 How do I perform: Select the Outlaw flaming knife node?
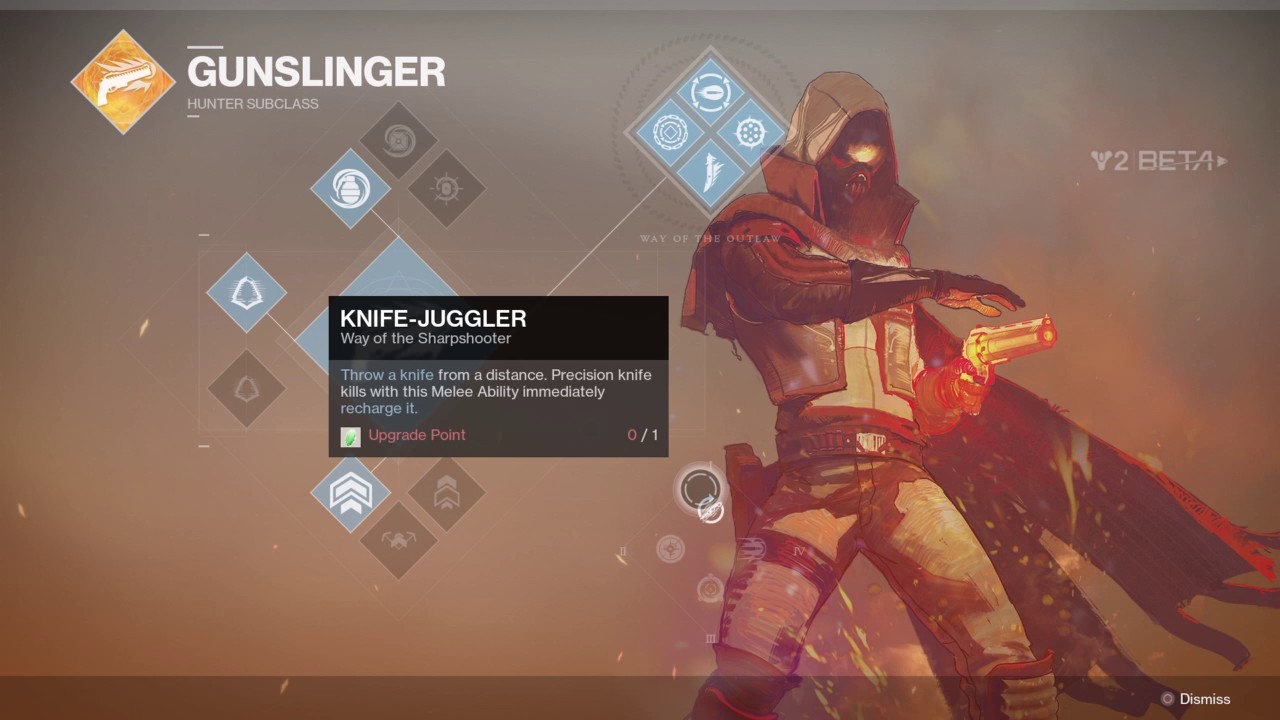pyautogui.click(x=710, y=172)
